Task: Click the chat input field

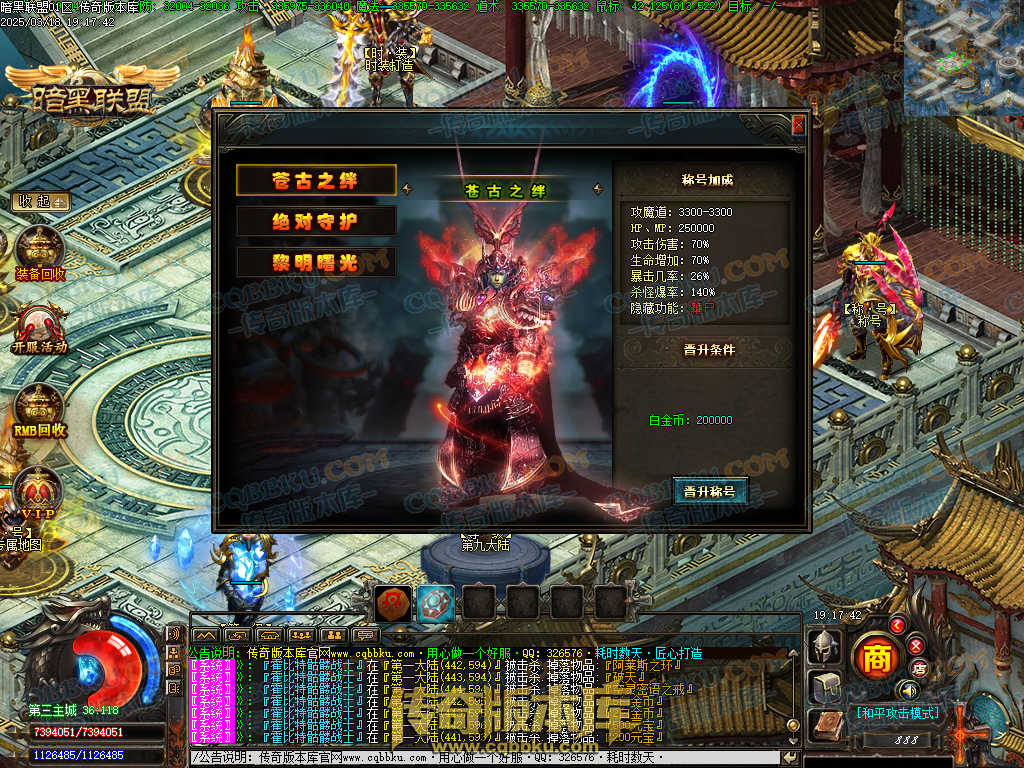Action: pos(480,758)
